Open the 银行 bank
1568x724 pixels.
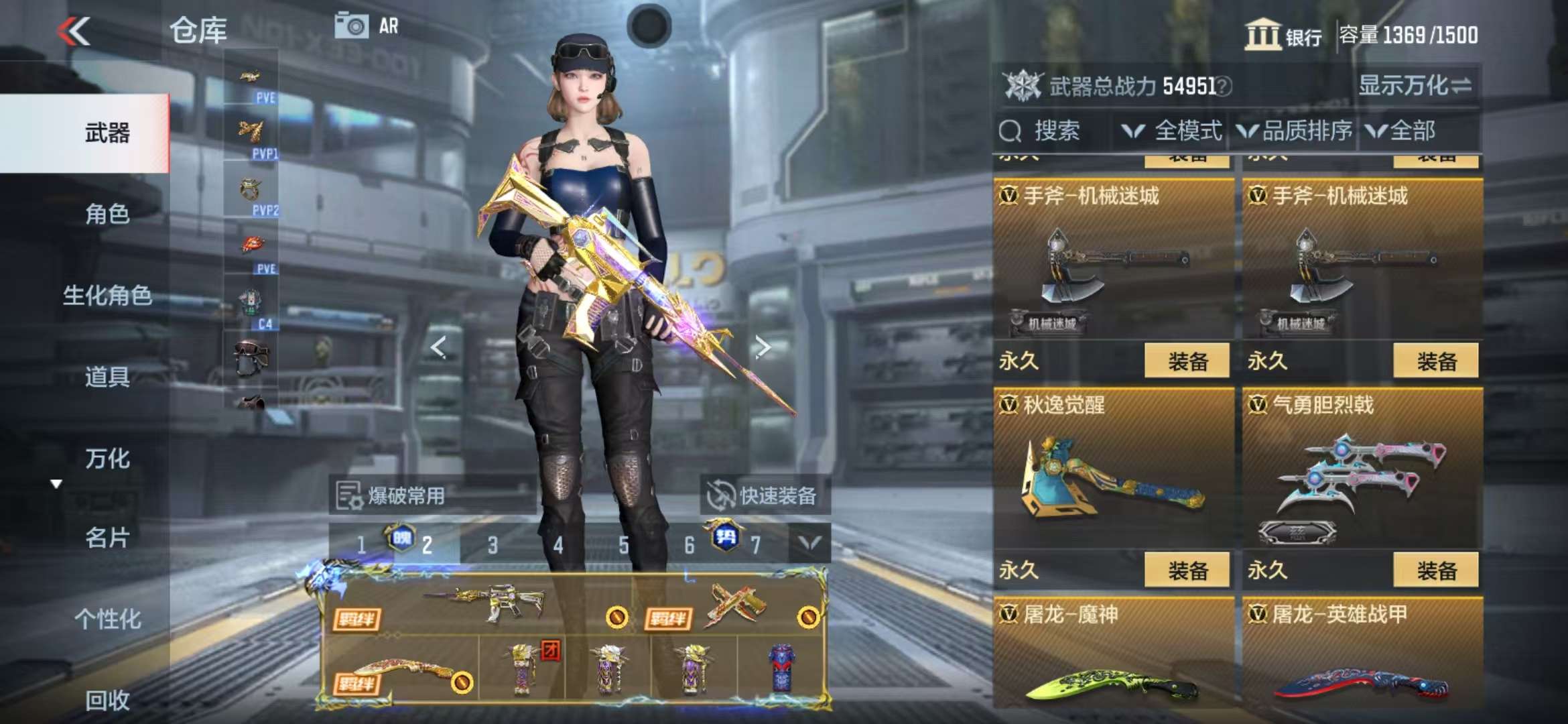coord(1283,35)
